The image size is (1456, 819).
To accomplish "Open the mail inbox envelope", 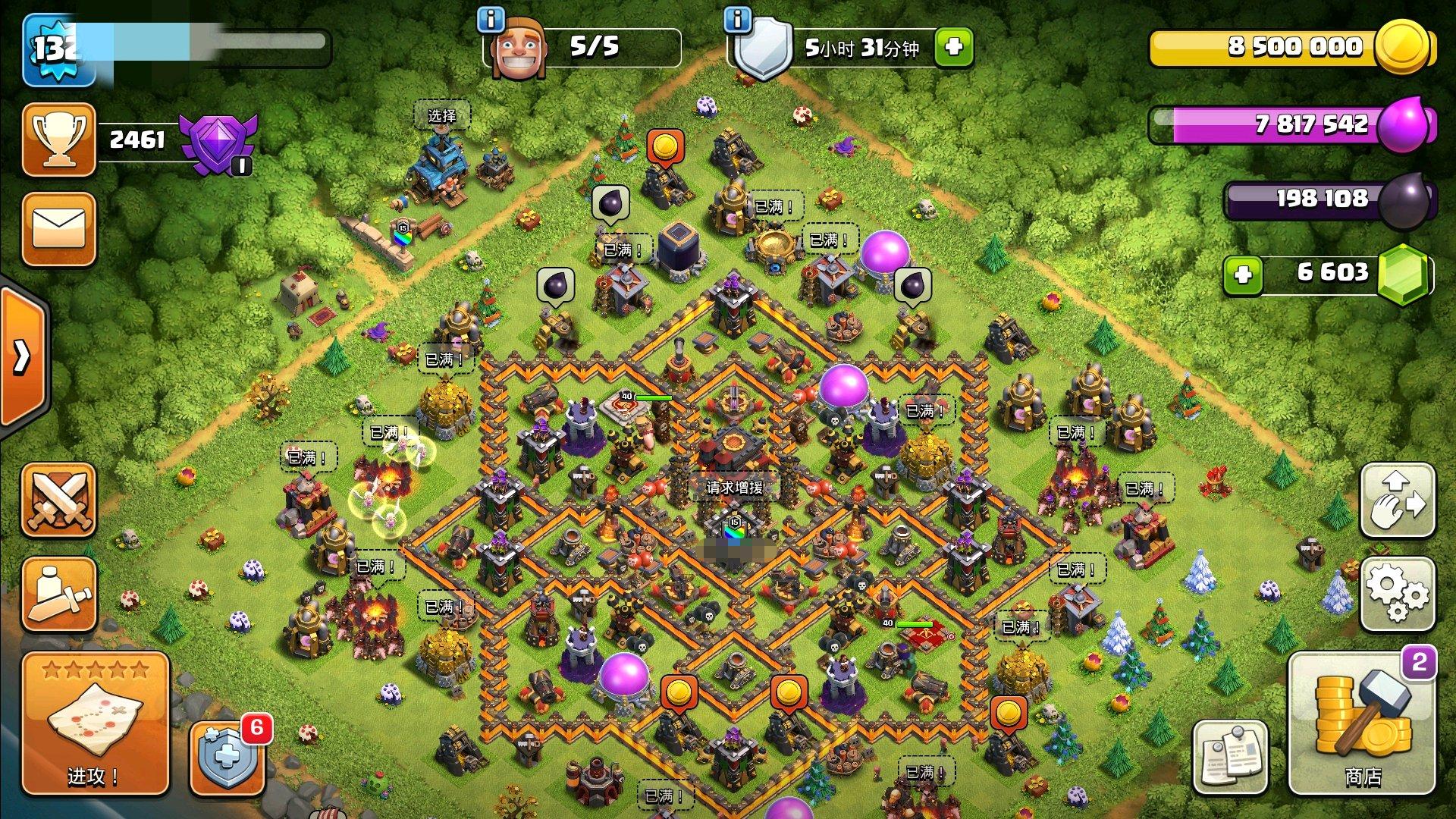I will click(59, 229).
